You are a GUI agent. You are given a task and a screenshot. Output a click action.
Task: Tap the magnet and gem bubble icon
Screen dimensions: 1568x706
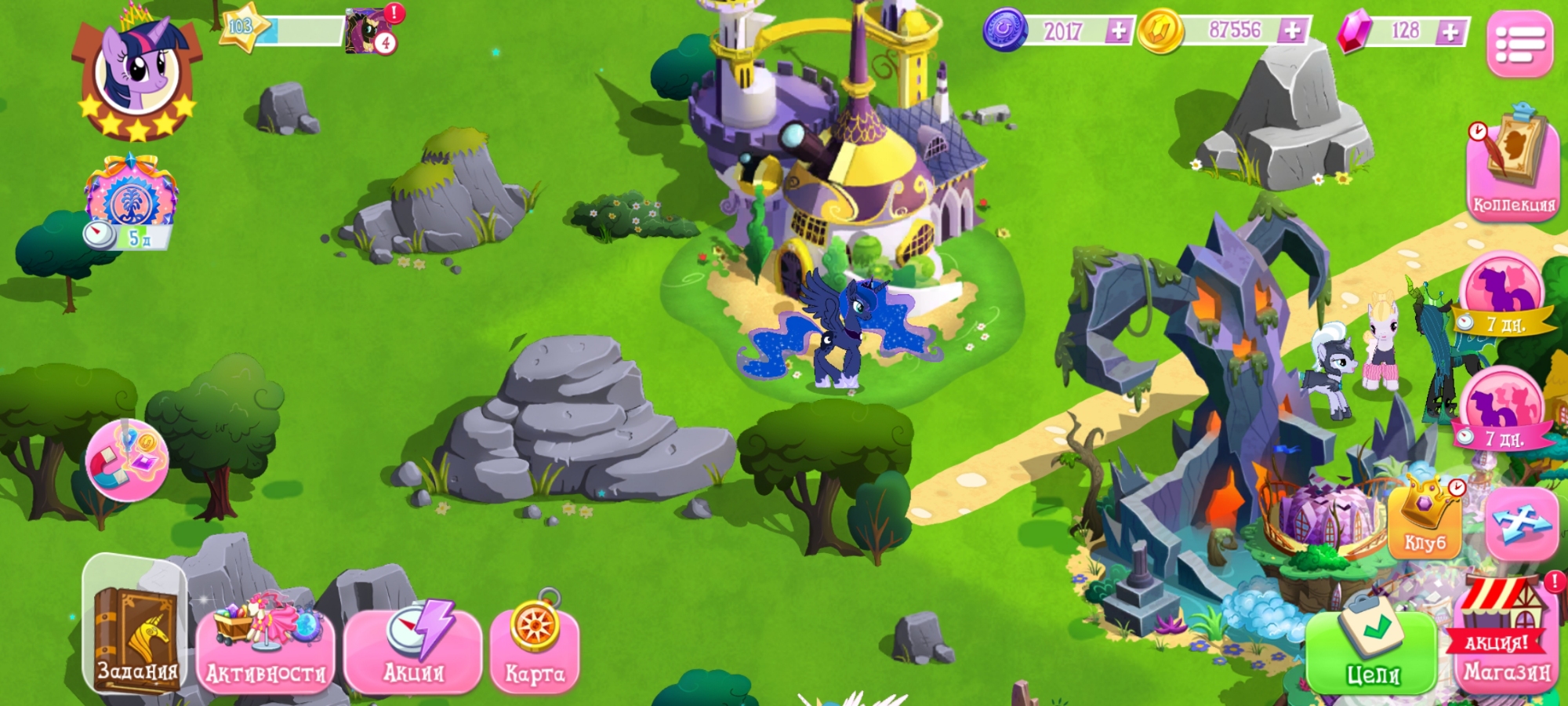(x=127, y=460)
